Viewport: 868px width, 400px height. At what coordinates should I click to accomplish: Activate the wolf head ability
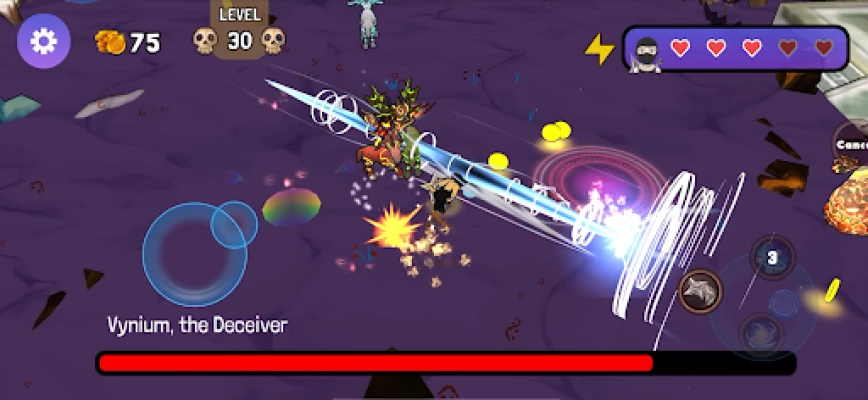point(700,291)
